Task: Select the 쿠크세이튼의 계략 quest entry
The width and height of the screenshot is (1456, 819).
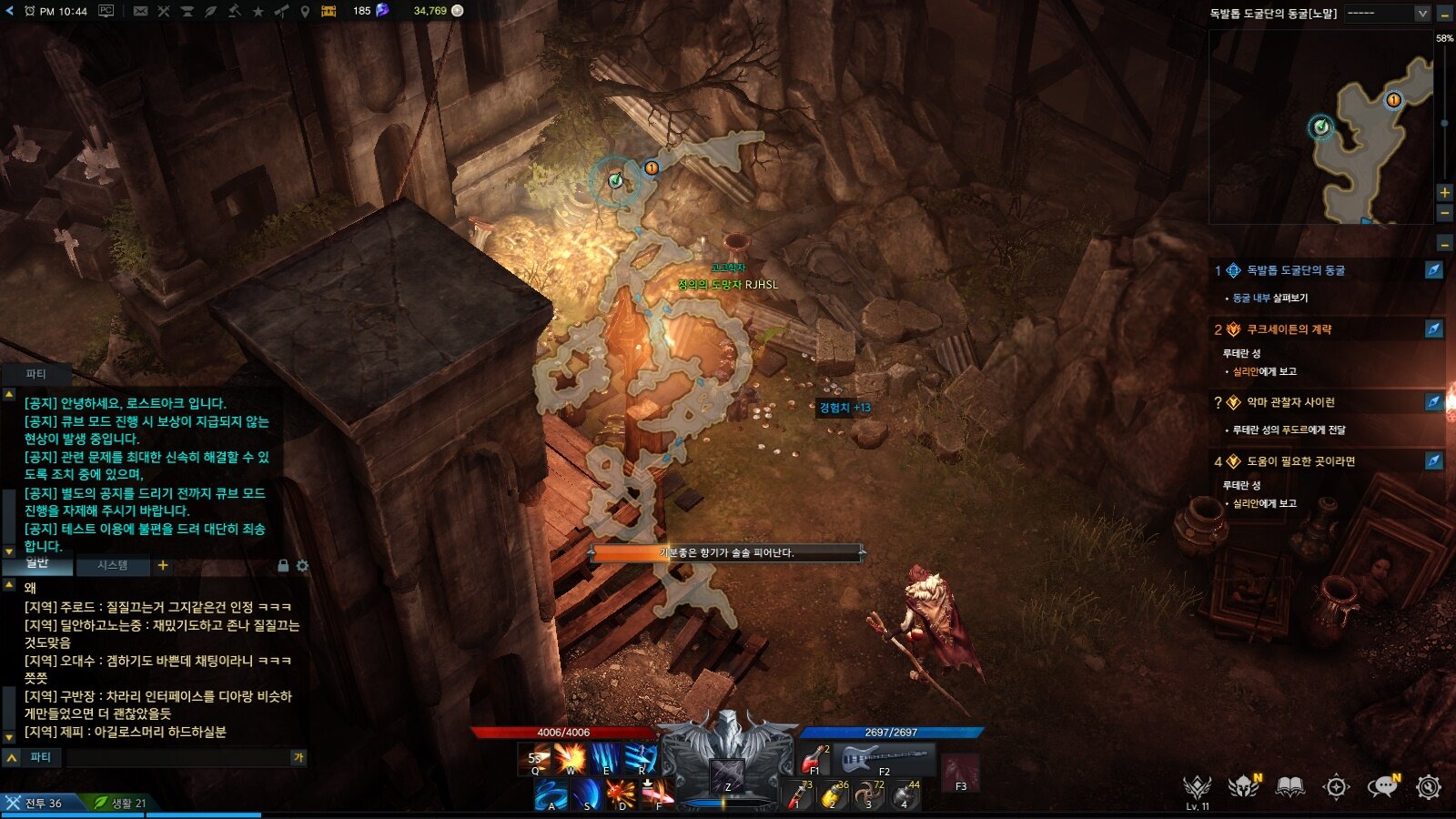Action: [x=1289, y=329]
